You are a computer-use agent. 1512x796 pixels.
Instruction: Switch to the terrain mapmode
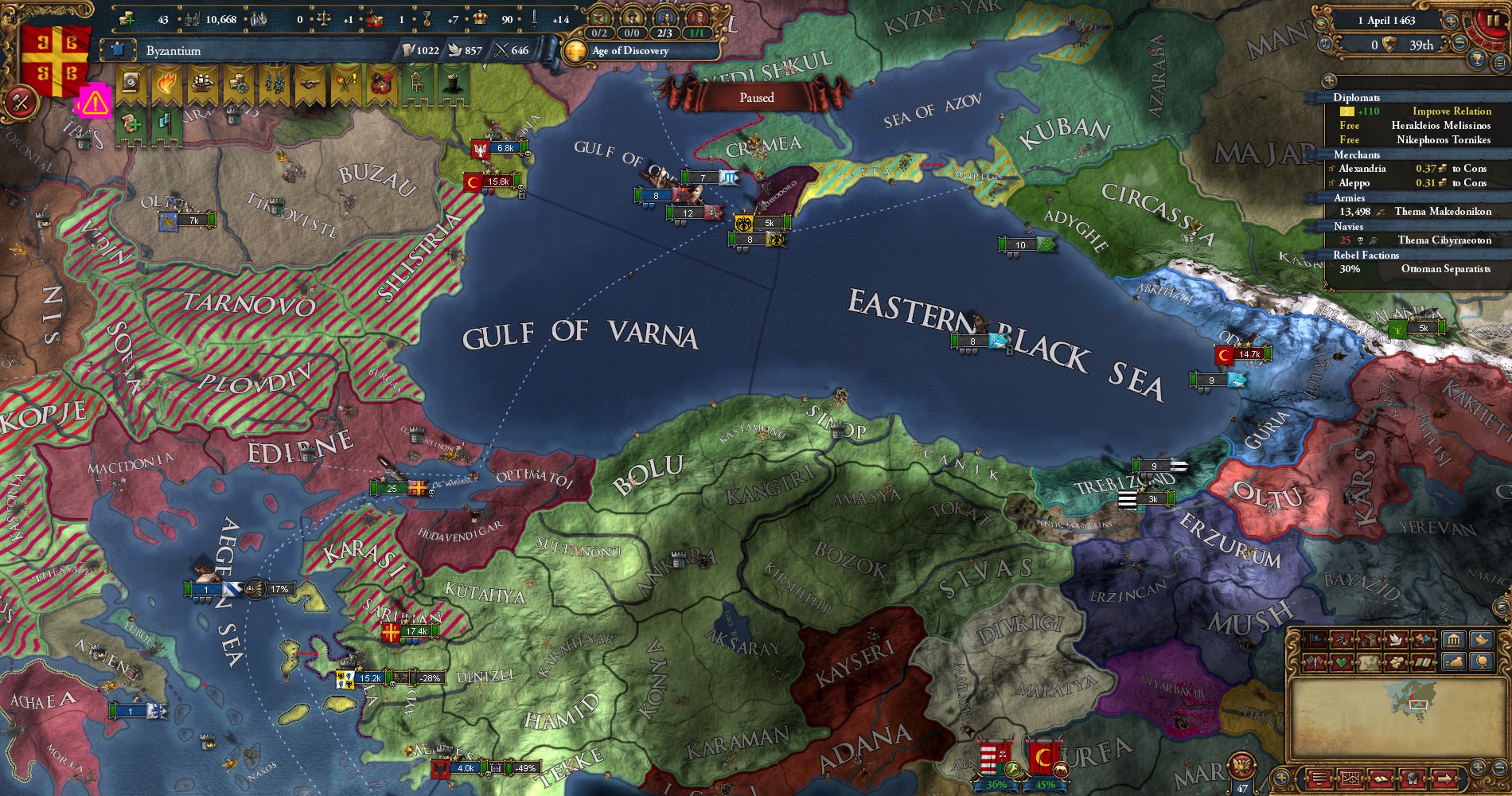[1367, 662]
